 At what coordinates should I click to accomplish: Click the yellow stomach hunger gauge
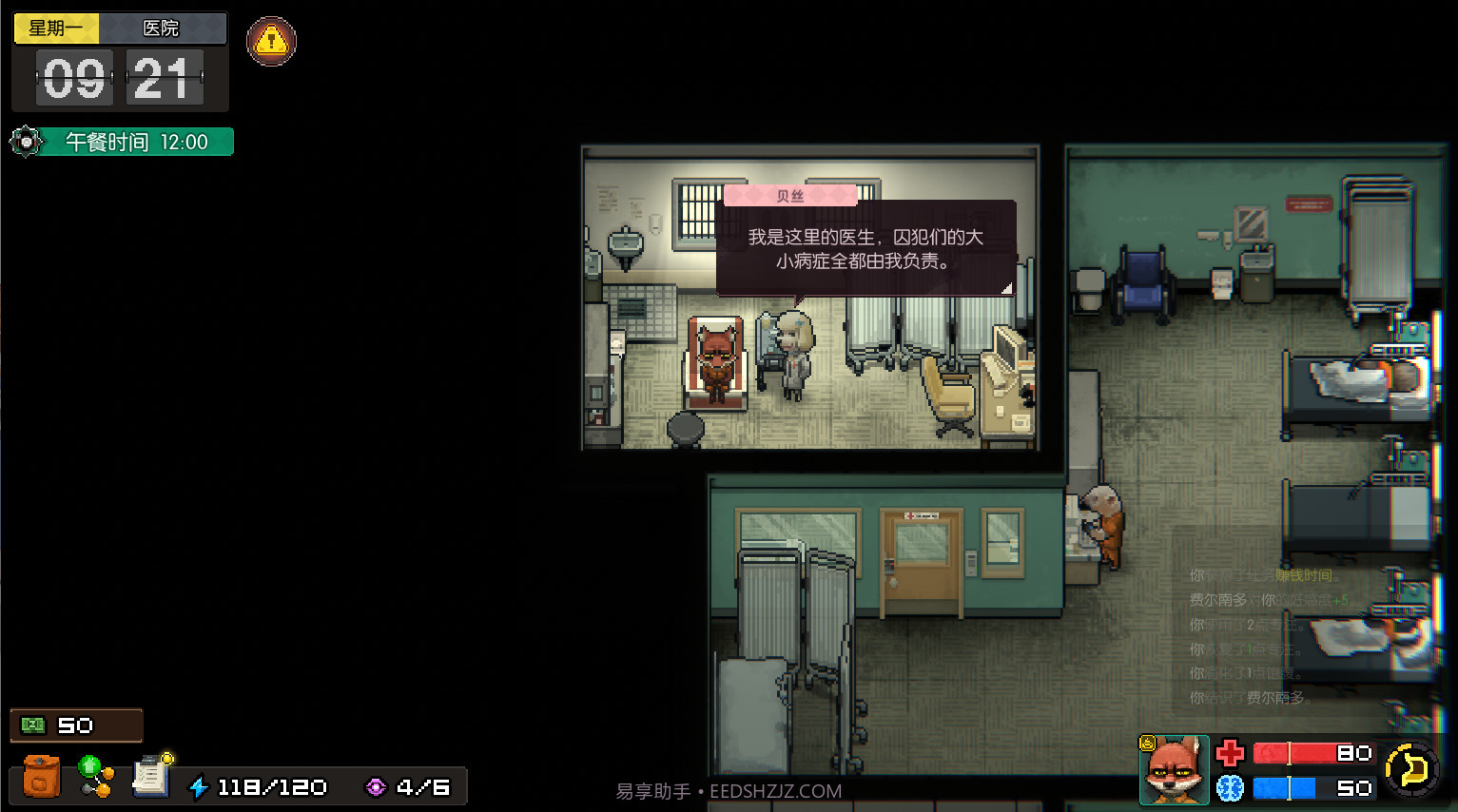pyautogui.click(x=1411, y=768)
